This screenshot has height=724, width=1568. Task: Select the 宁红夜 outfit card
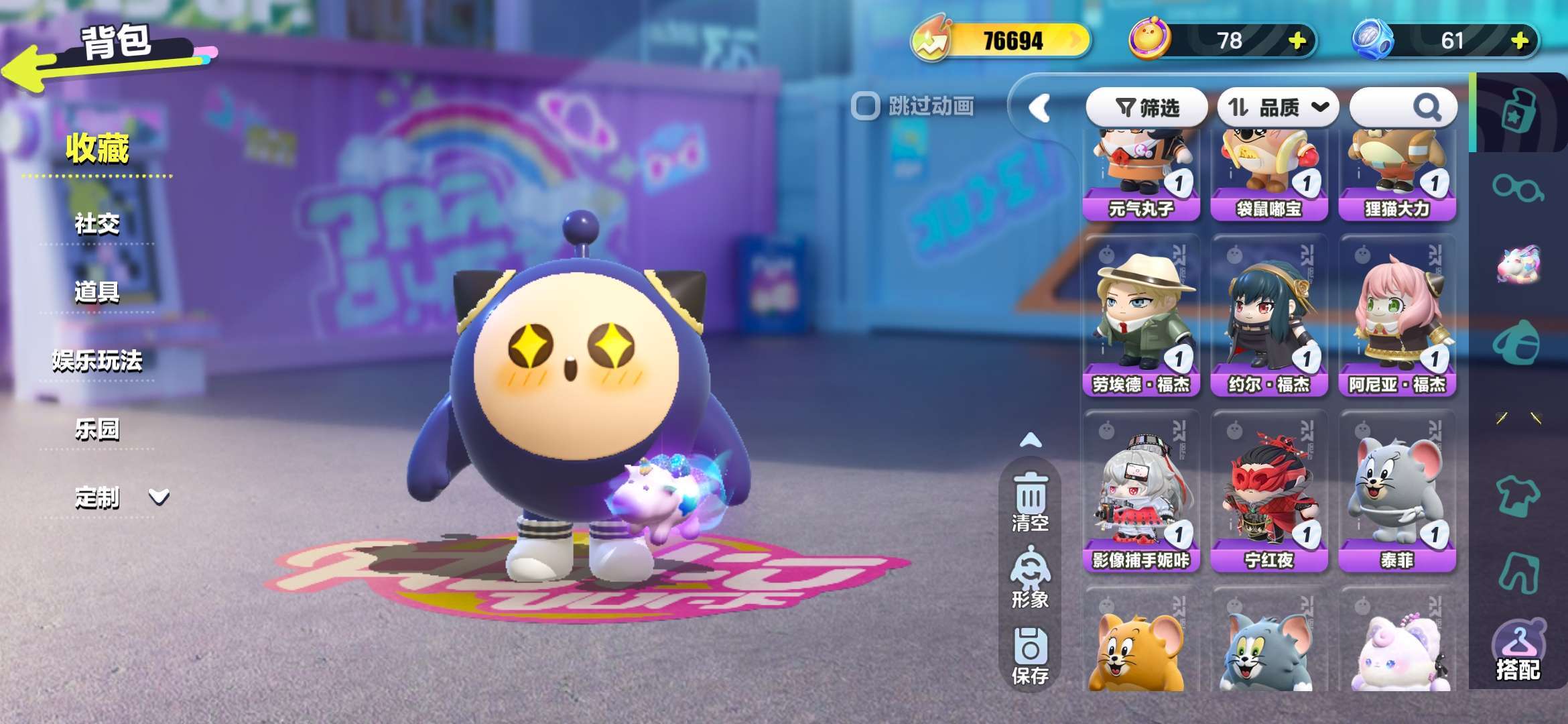[1268, 492]
